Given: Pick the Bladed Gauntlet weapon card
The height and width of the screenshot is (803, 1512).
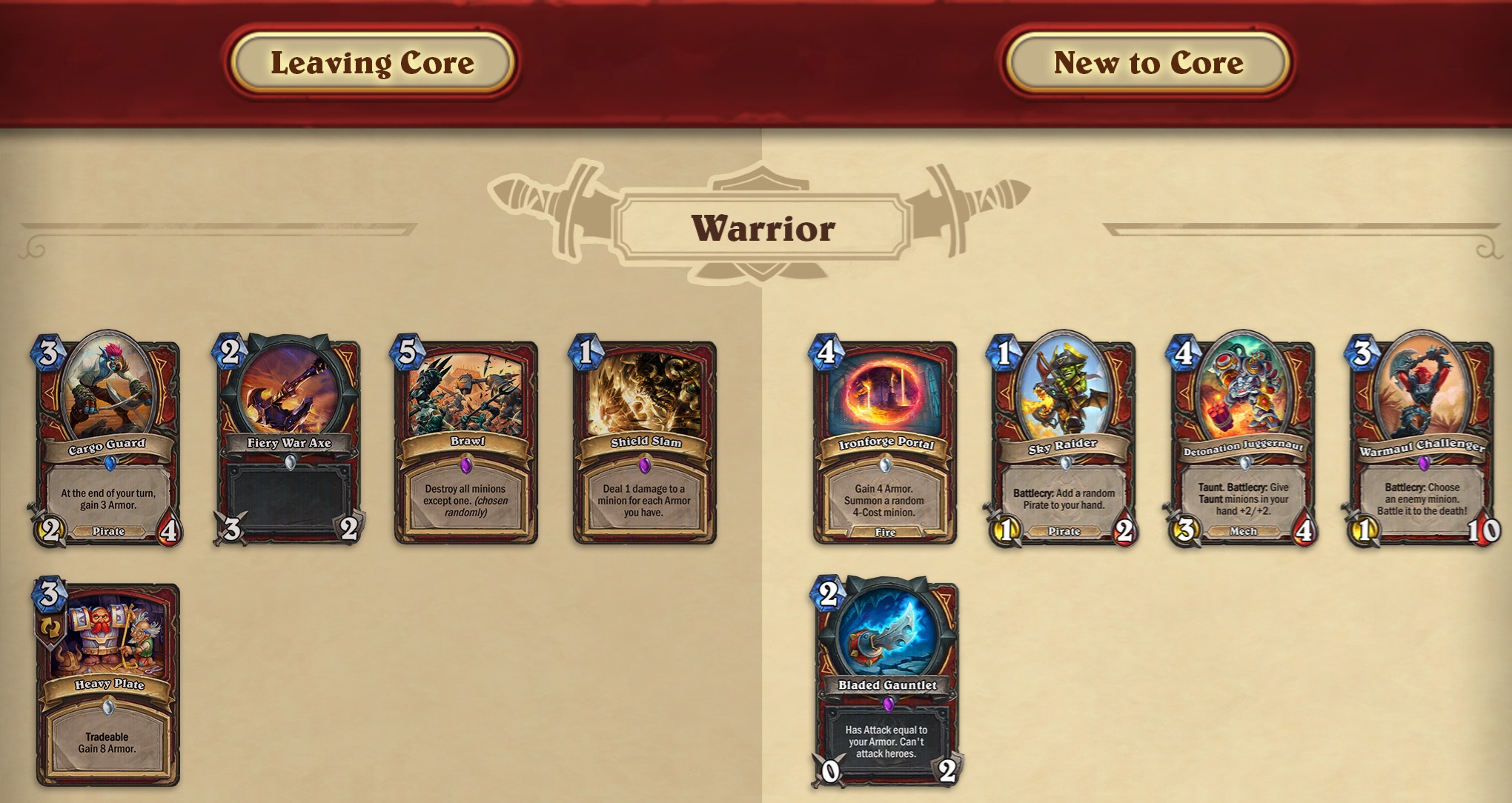Looking at the screenshot, I should pos(887,684).
